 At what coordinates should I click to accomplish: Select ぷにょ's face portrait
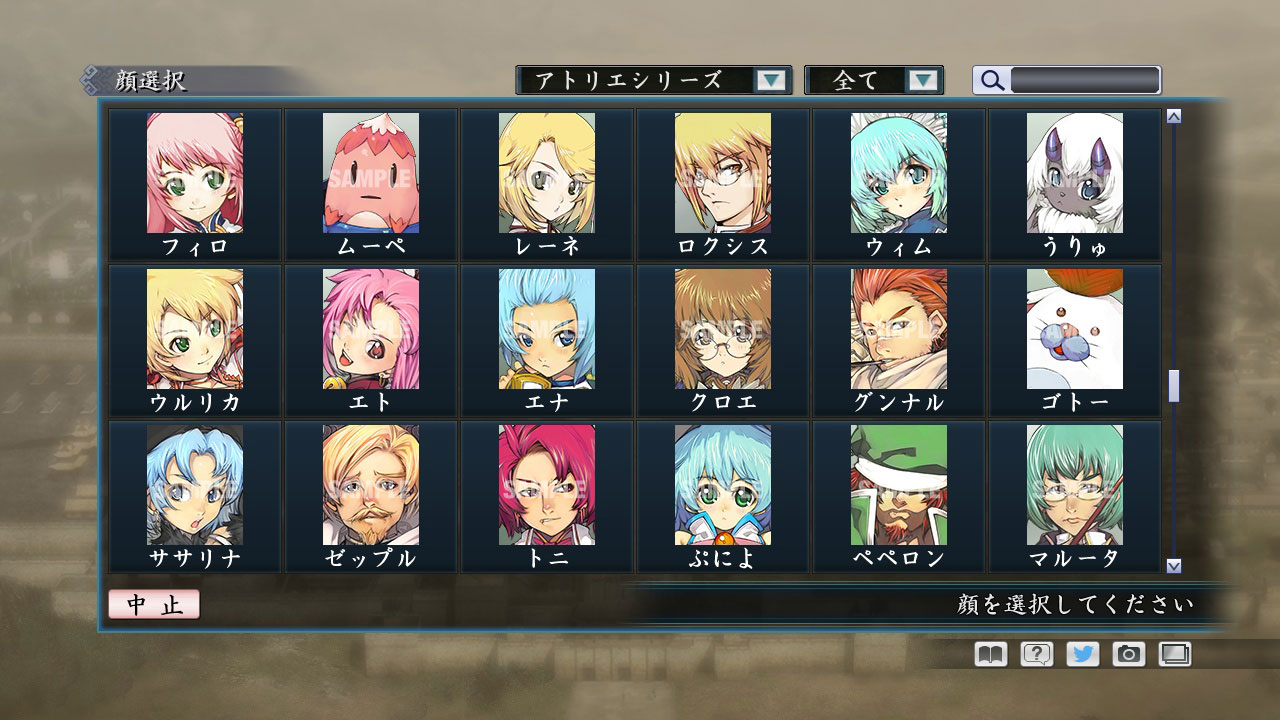[x=722, y=485]
